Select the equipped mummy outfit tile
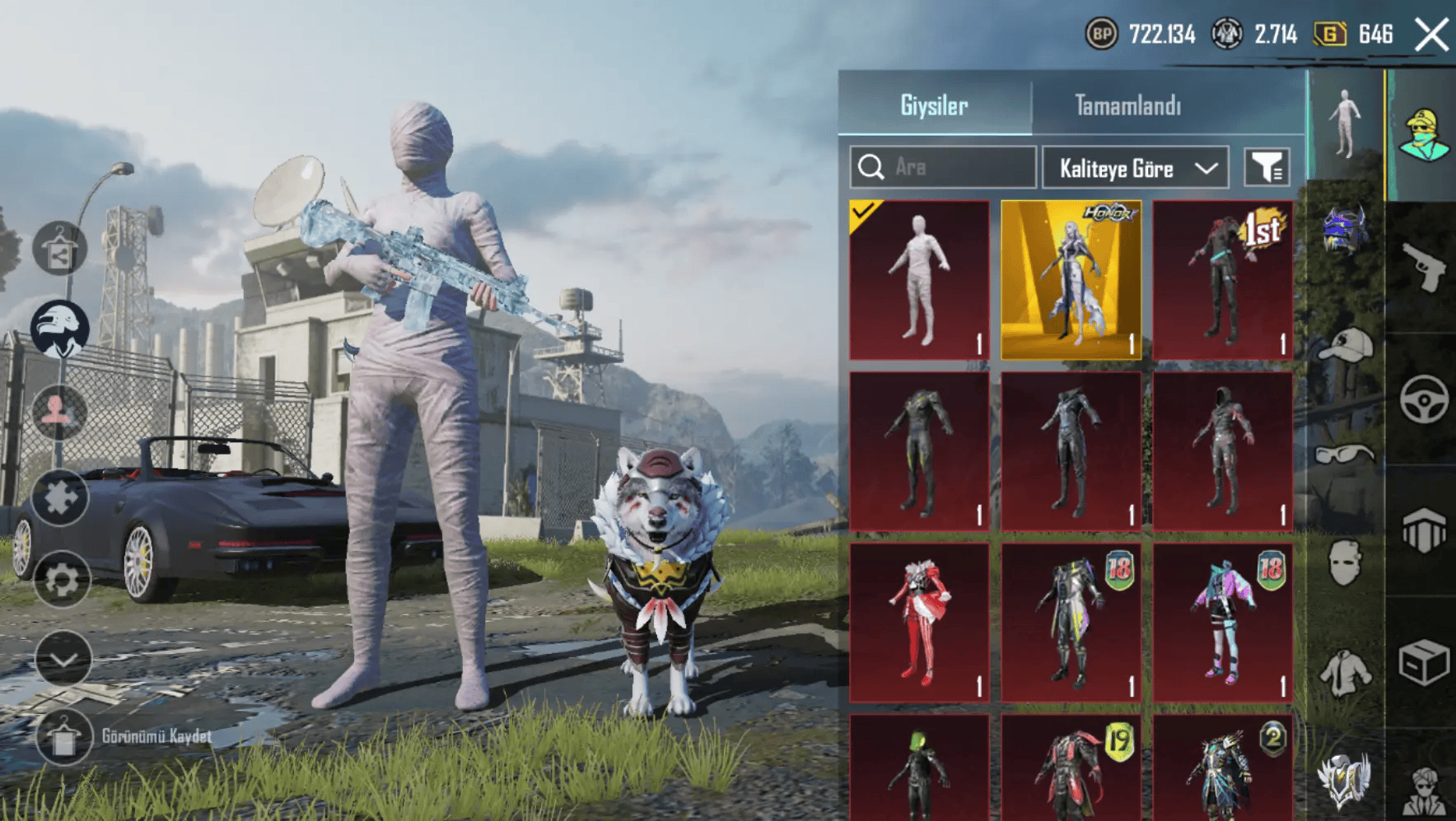1456x821 pixels. click(919, 280)
